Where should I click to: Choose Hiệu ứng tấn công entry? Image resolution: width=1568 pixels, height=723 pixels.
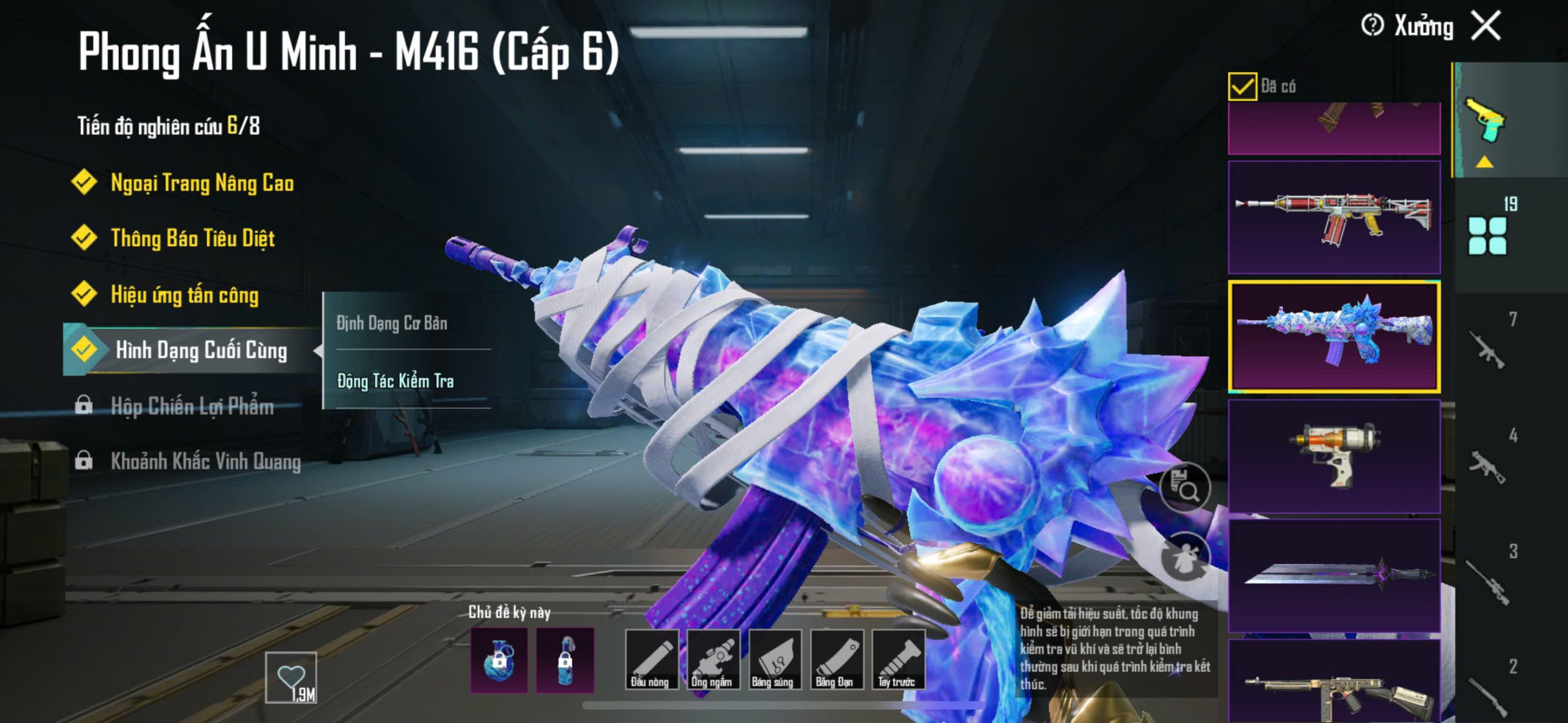click(184, 294)
